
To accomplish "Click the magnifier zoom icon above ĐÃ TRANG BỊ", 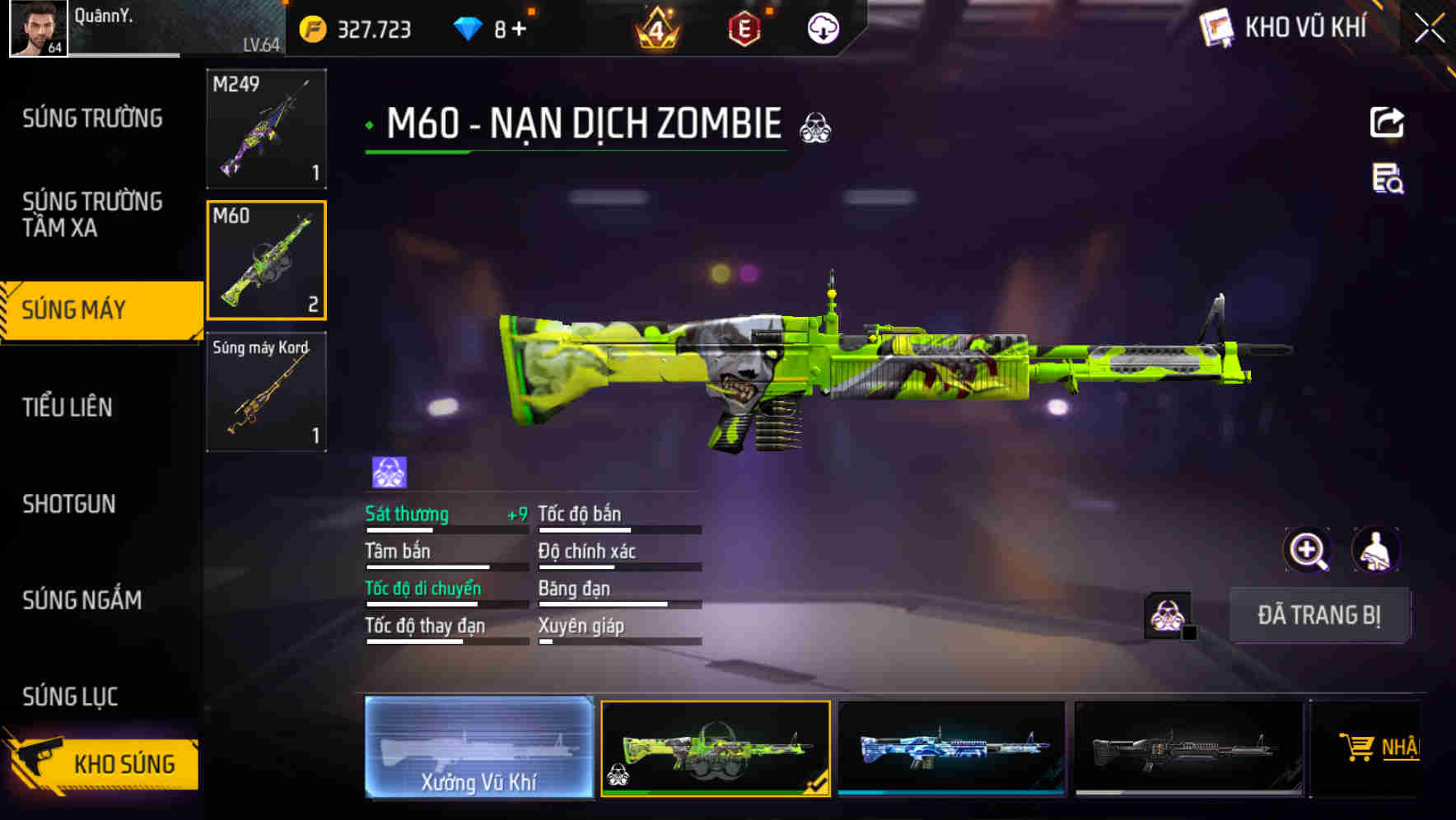I will coord(1308,550).
